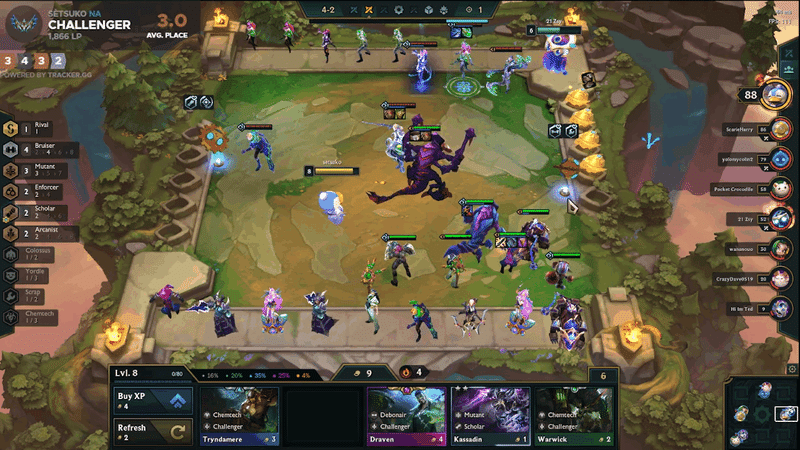Viewport: 800px width, 450px height.
Task: Purchase the Draven champion card
Action: [407, 415]
